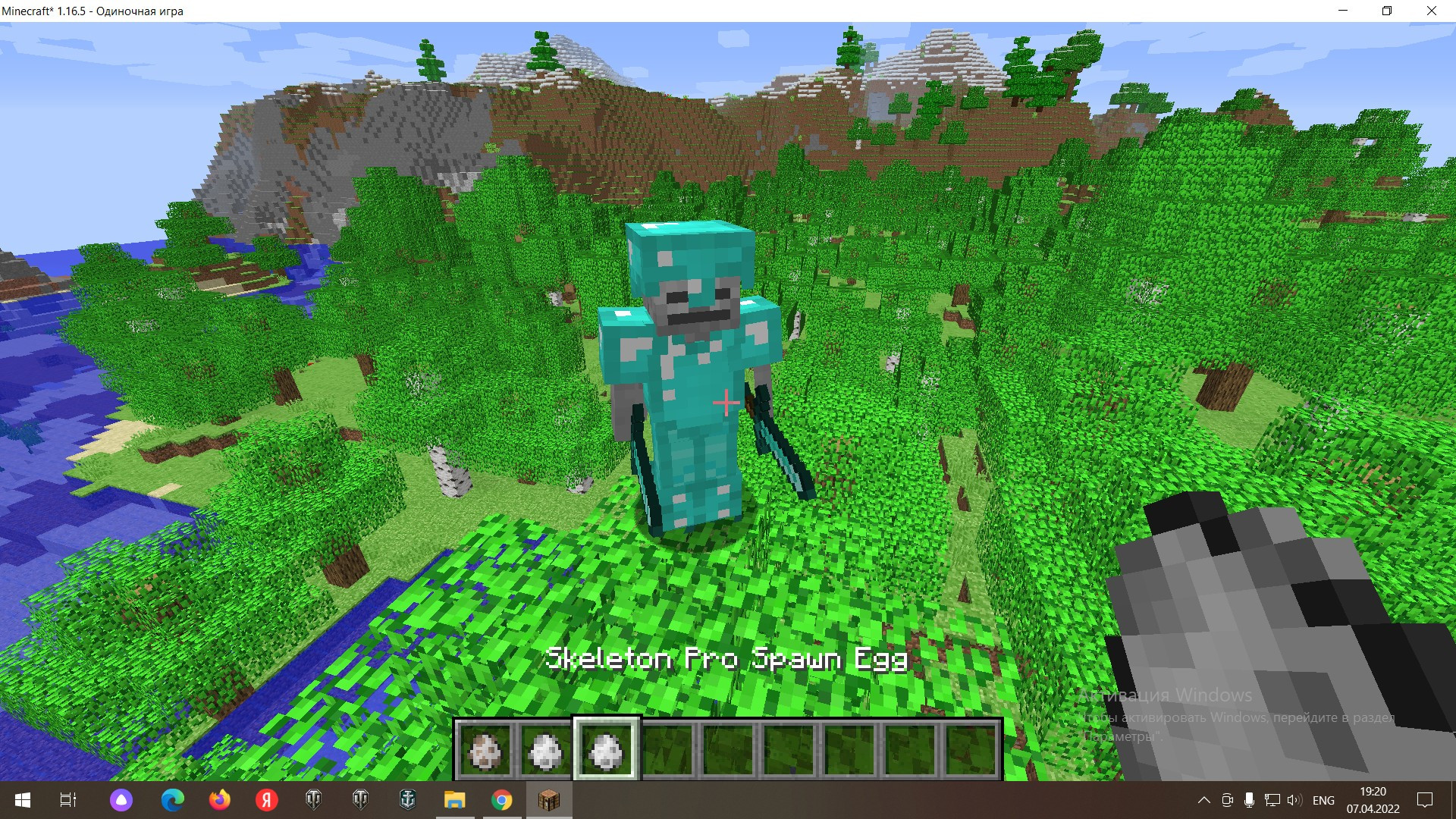This screenshot has height=819, width=1456.
Task: Select the brown spawn egg in hotbar slot one
Action: point(486,751)
